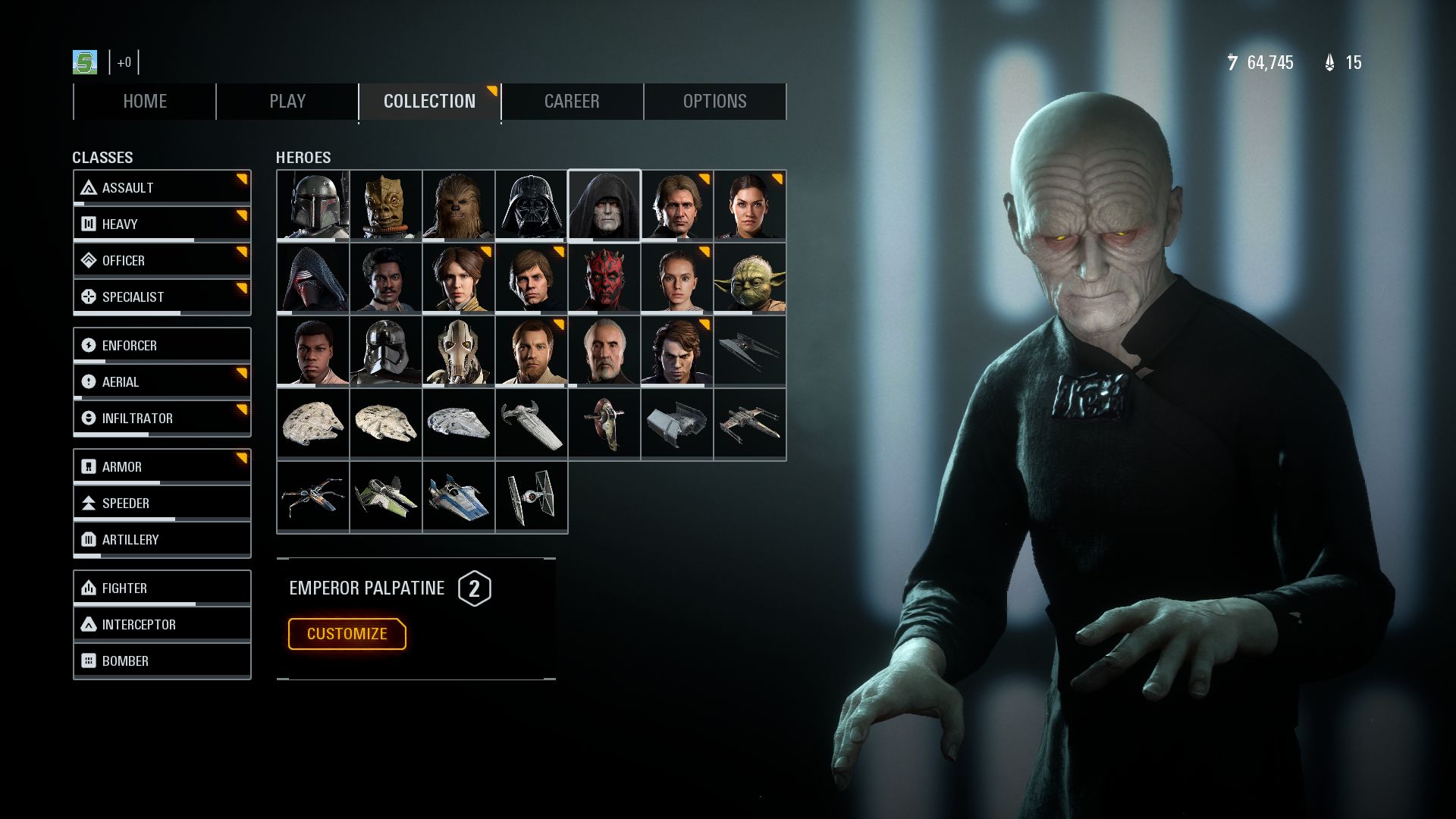Open the OPTIONS menu

pyautogui.click(x=714, y=101)
